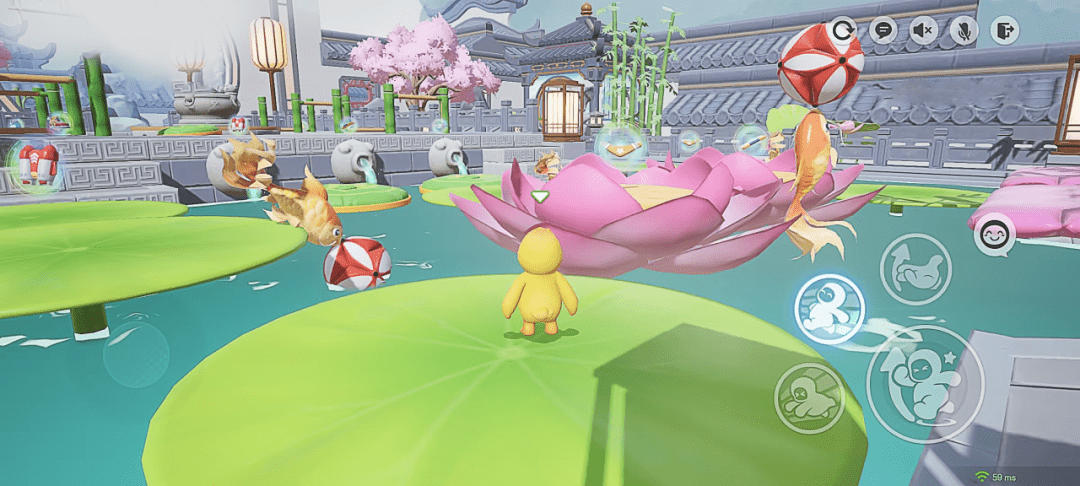
Task: Open the smiley face emote bubble
Action: [x=995, y=235]
